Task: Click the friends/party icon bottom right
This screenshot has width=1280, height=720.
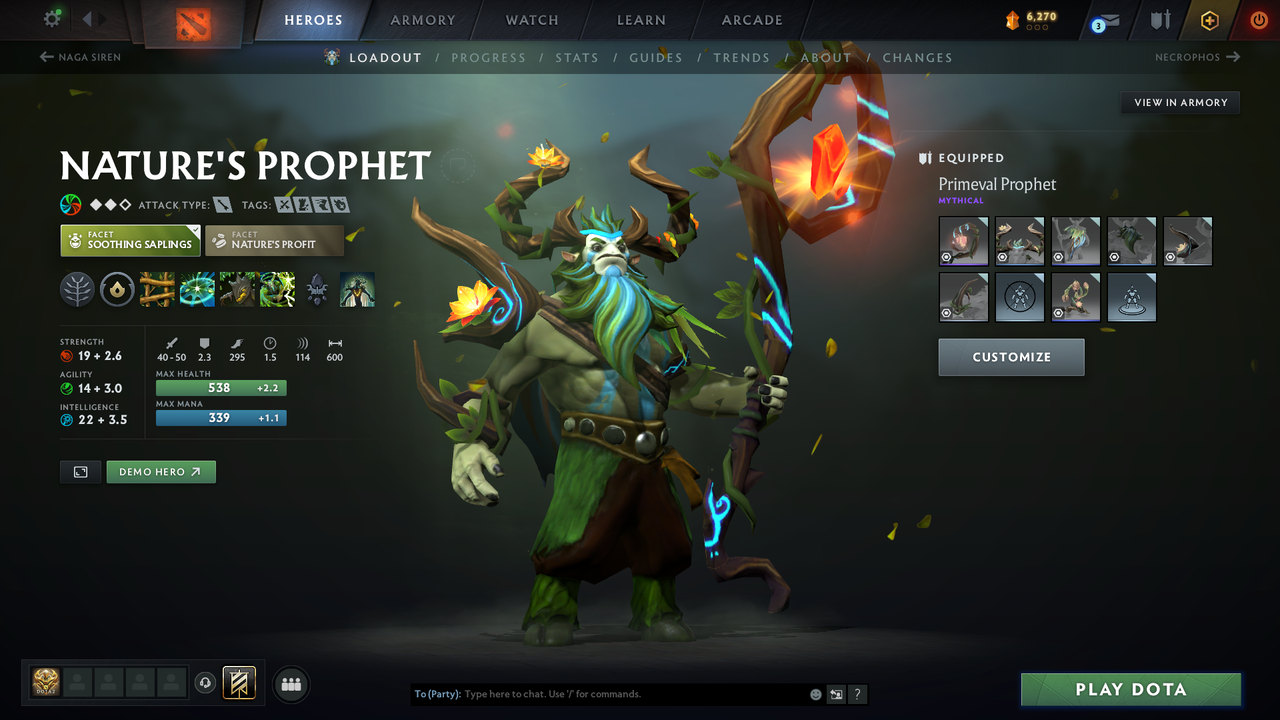Action: (290, 684)
